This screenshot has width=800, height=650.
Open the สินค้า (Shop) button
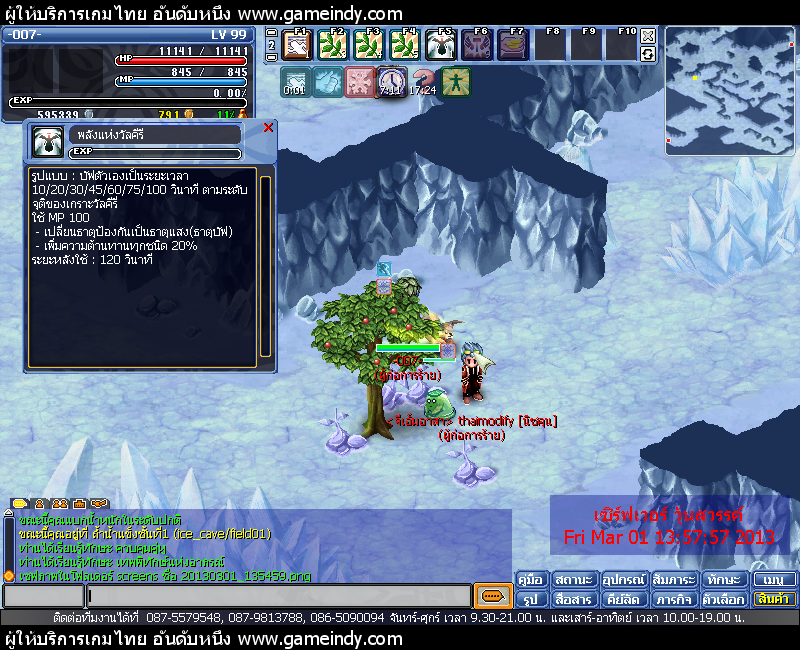pos(773,599)
